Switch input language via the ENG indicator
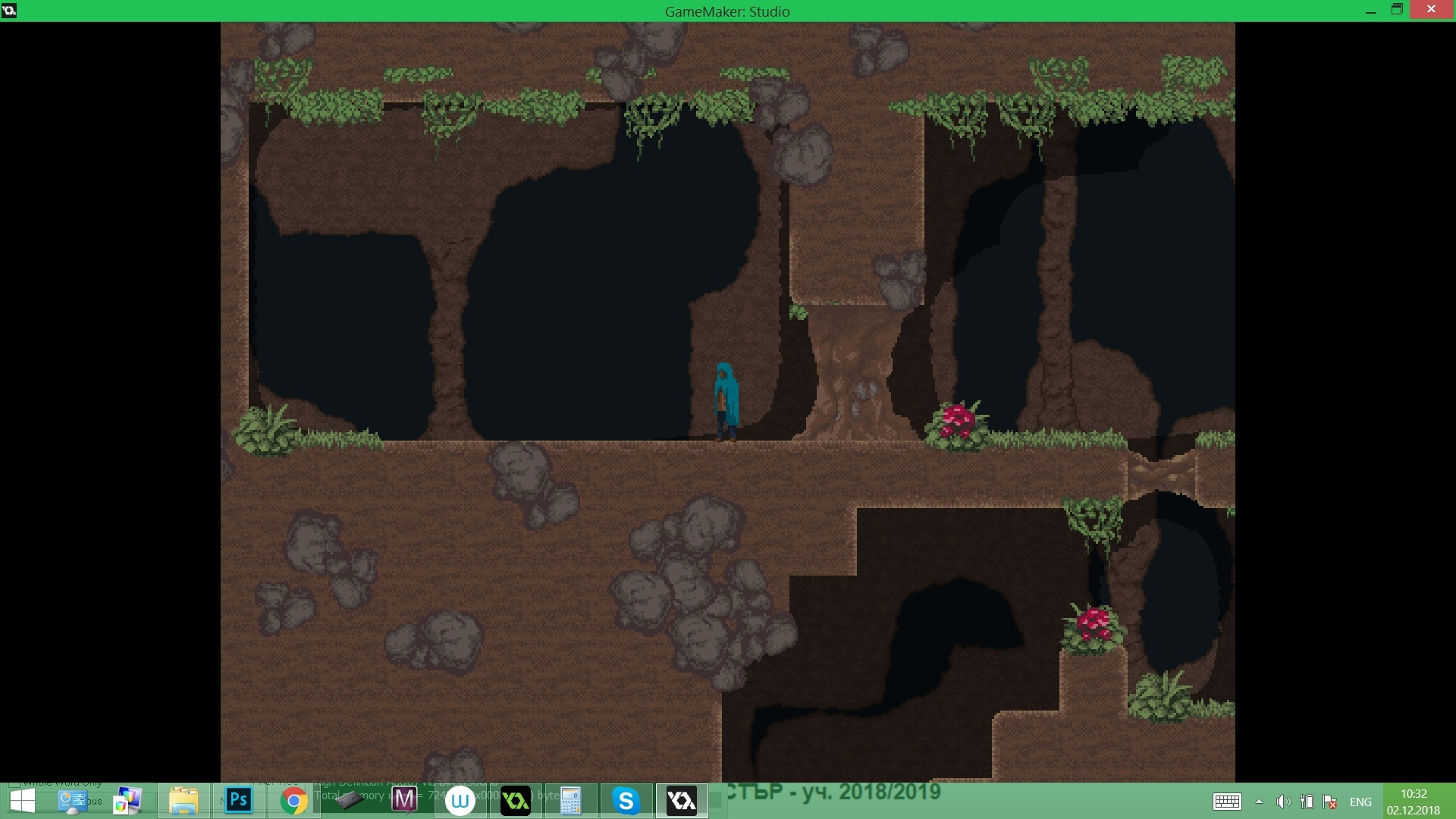1456x819 pixels. pyautogui.click(x=1361, y=802)
